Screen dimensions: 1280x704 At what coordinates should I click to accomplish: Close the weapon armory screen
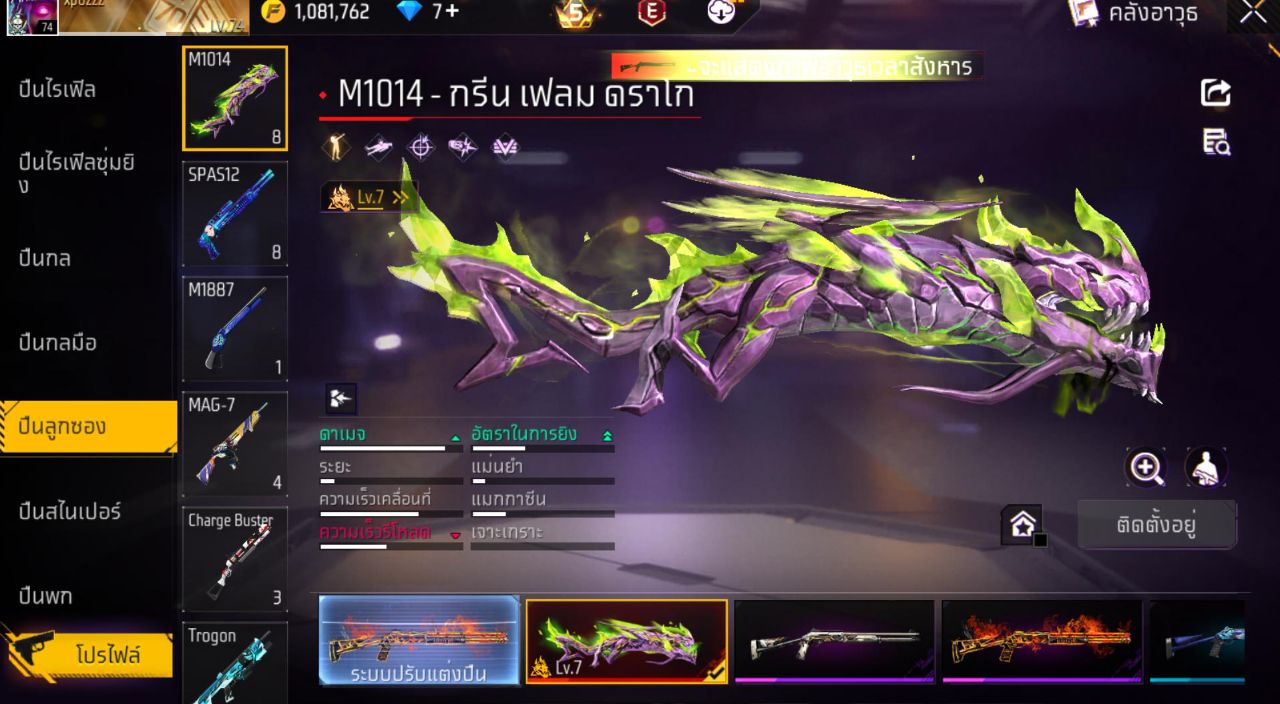[1253, 13]
